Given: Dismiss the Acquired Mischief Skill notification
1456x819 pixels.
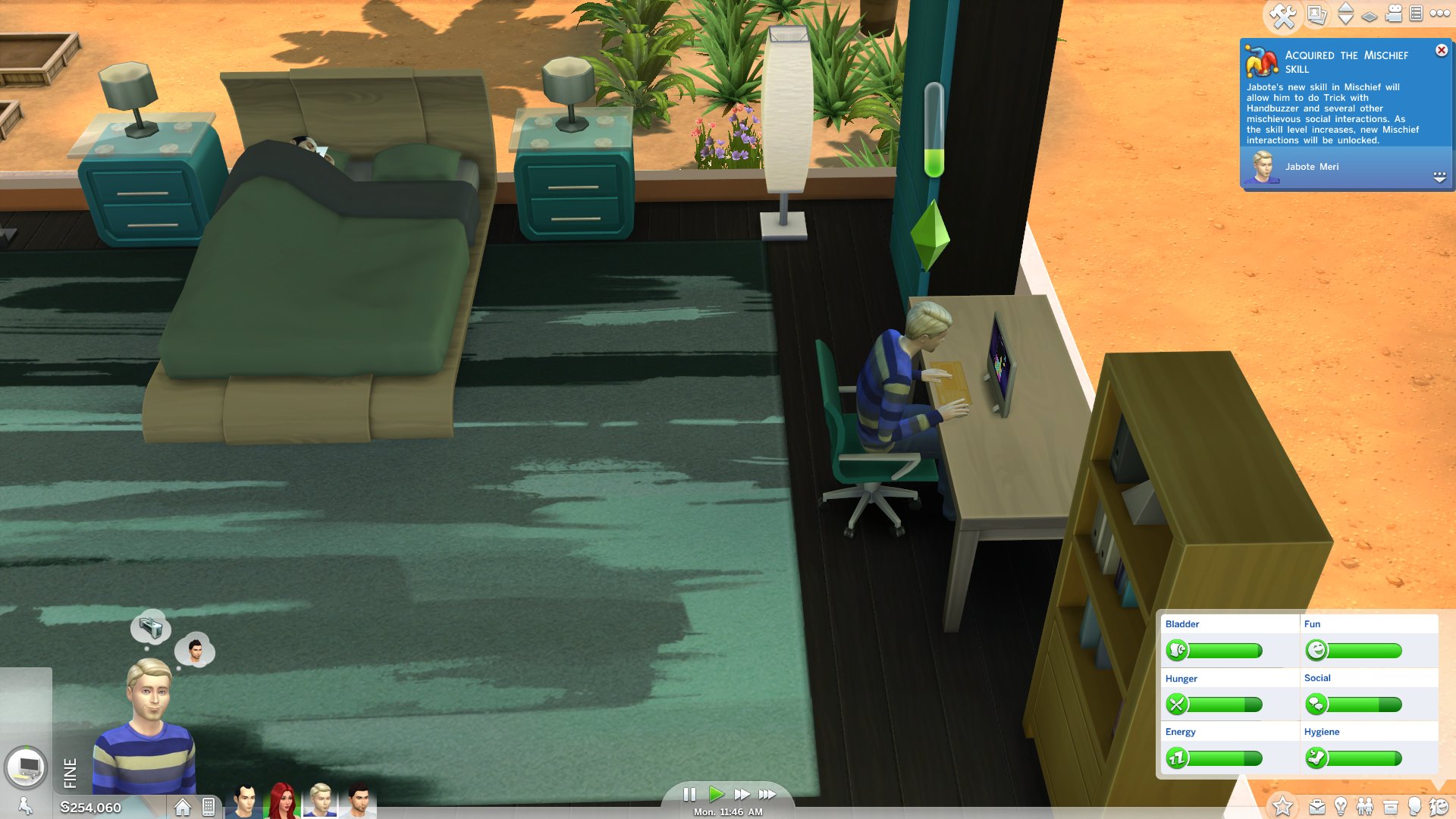Looking at the screenshot, I should (x=1441, y=50).
